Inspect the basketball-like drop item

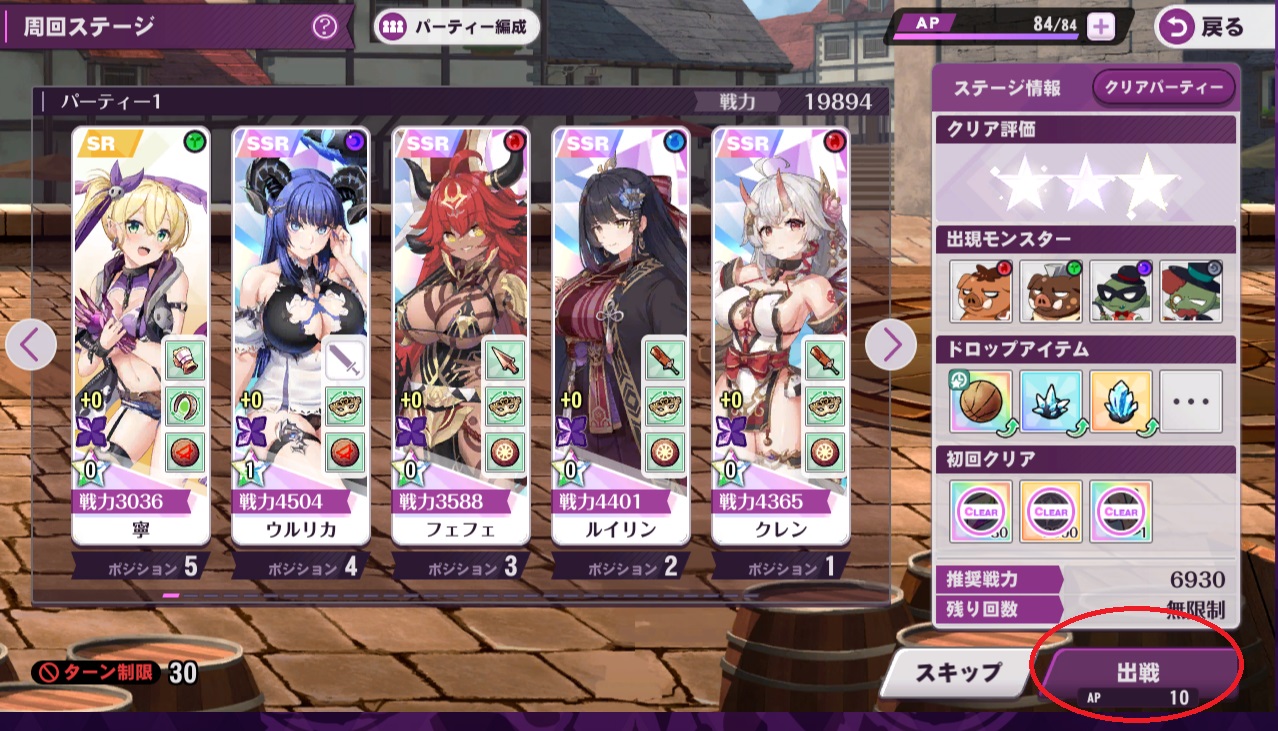coord(981,401)
